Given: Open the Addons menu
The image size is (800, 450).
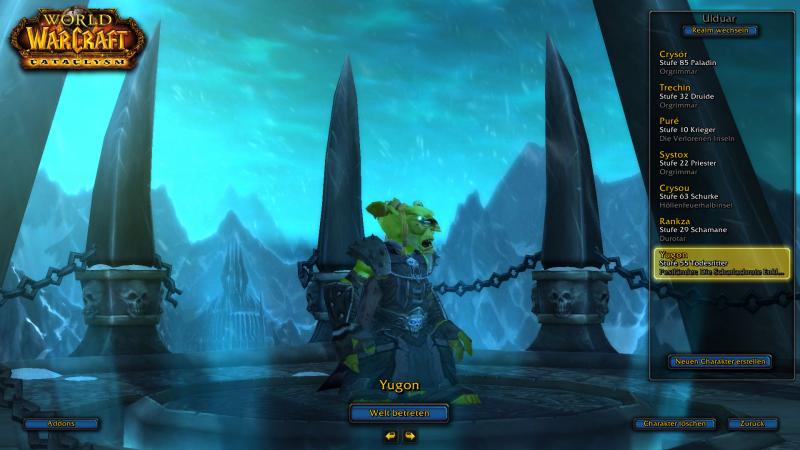Looking at the screenshot, I should 61,424.
